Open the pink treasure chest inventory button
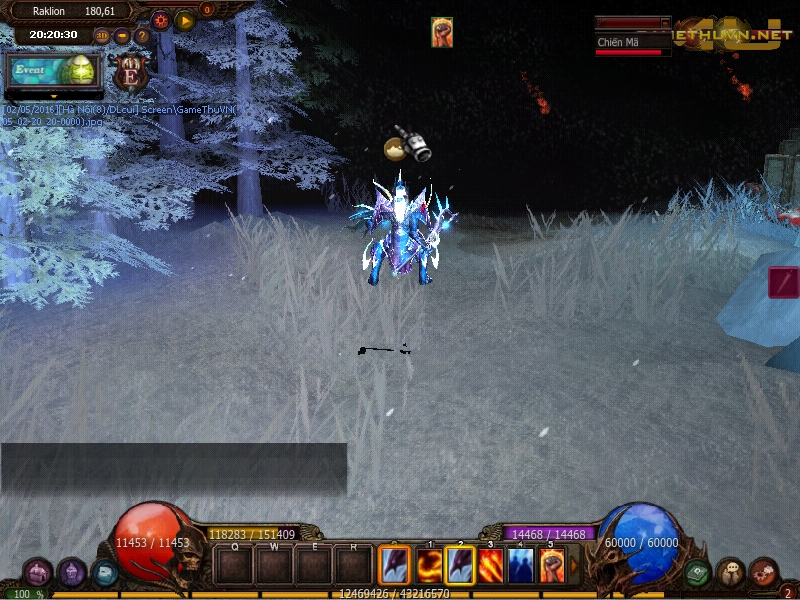This screenshot has width=800, height=600. point(37,573)
